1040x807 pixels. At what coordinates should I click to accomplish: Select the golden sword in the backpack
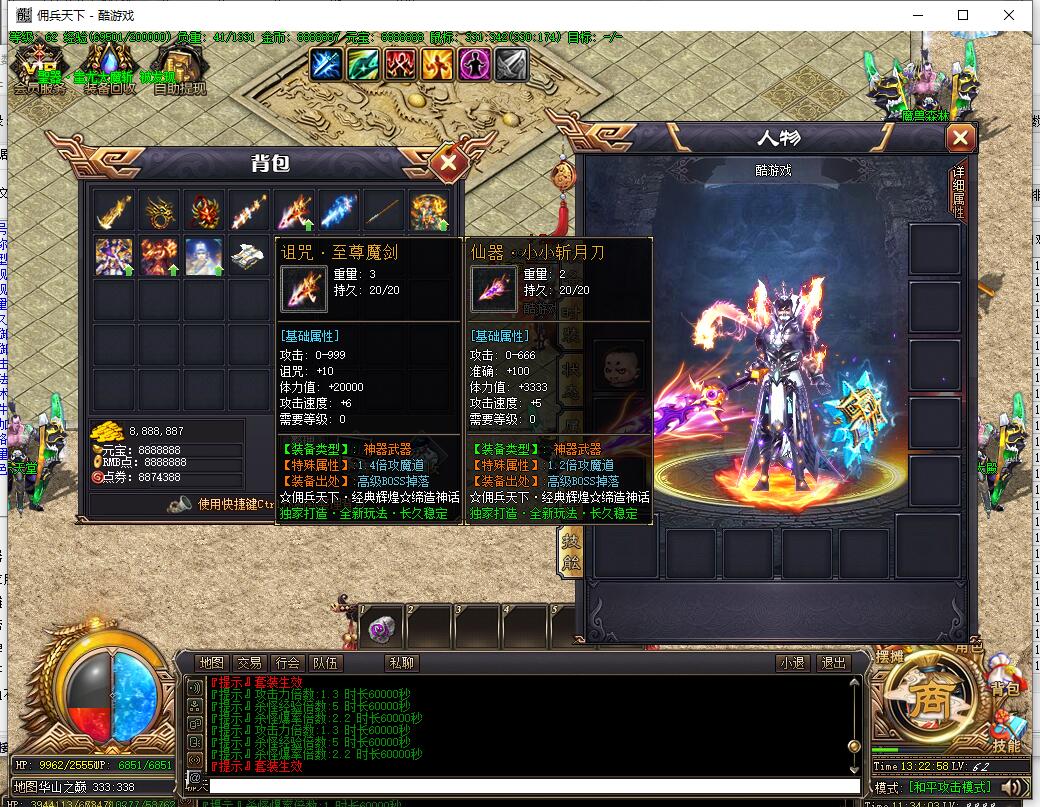[x=114, y=211]
